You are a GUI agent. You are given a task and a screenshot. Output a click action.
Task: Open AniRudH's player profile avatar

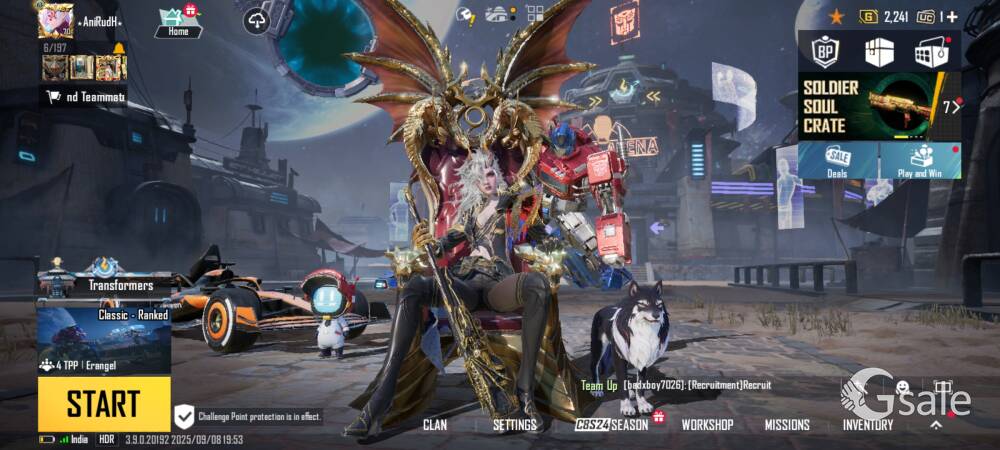pos(56,20)
